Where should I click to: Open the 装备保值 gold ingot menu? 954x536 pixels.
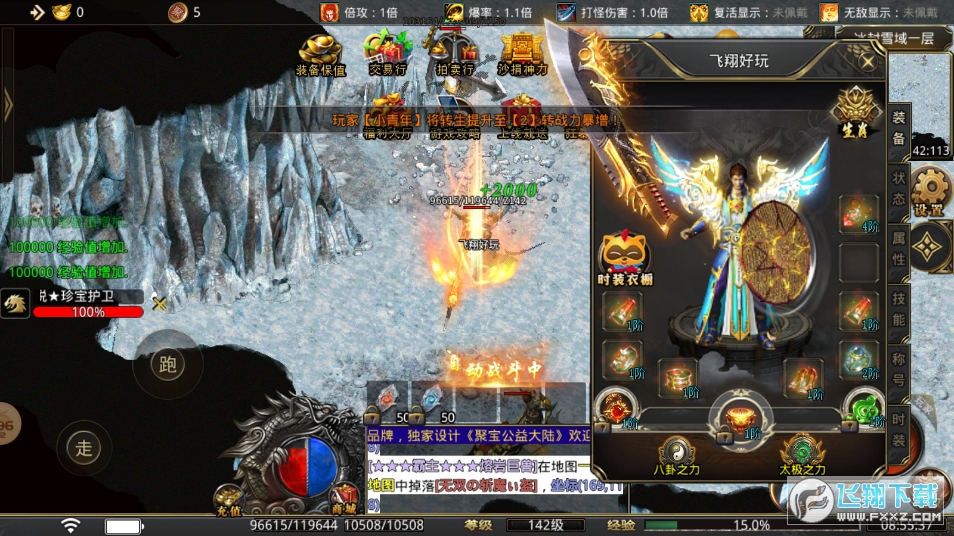[321, 53]
